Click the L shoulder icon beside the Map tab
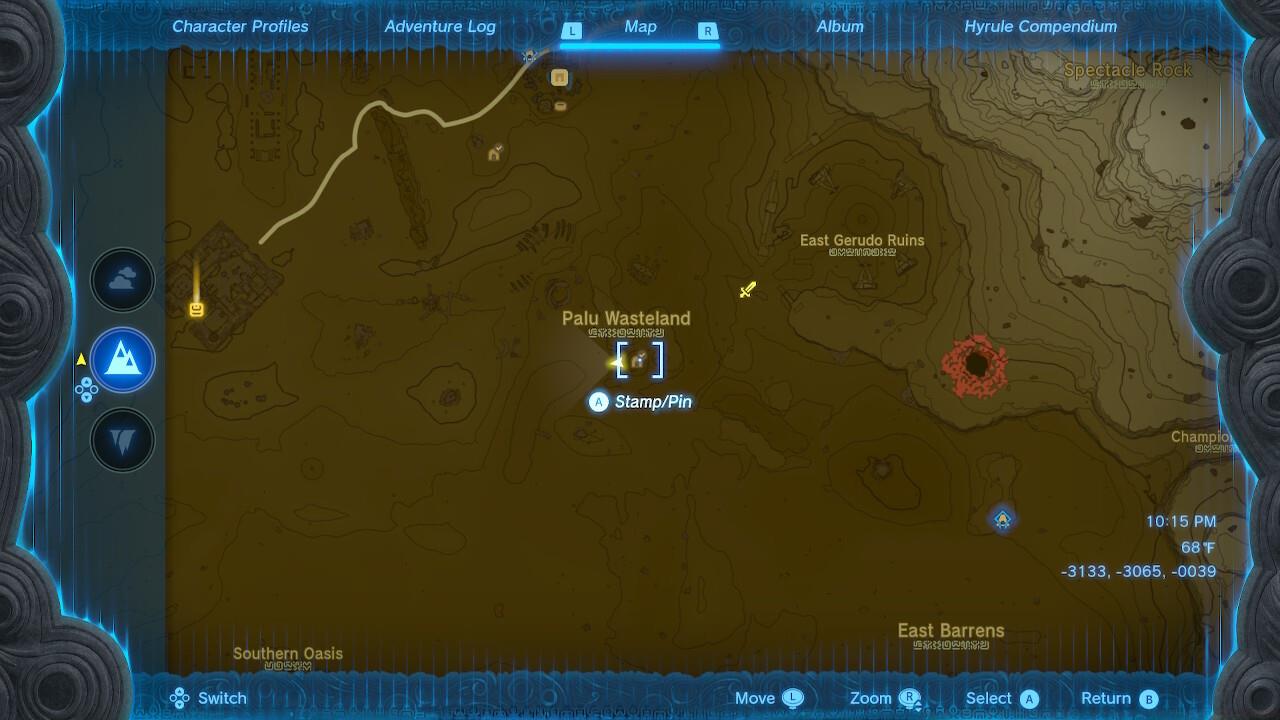Image resolution: width=1280 pixels, height=720 pixels. tap(571, 31)
